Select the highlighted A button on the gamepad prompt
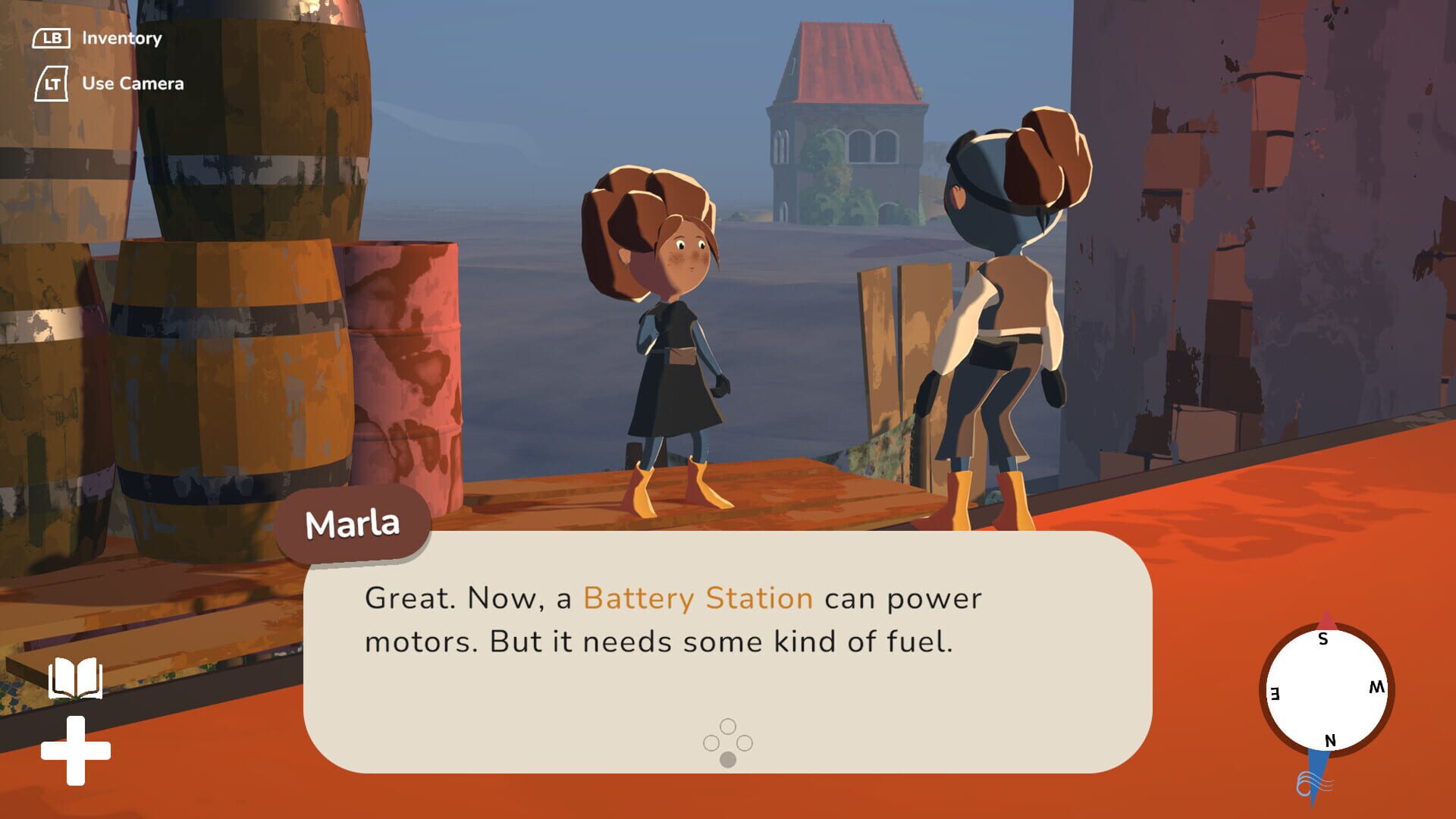Screen dimensions: 1456x819 [729, 757]
